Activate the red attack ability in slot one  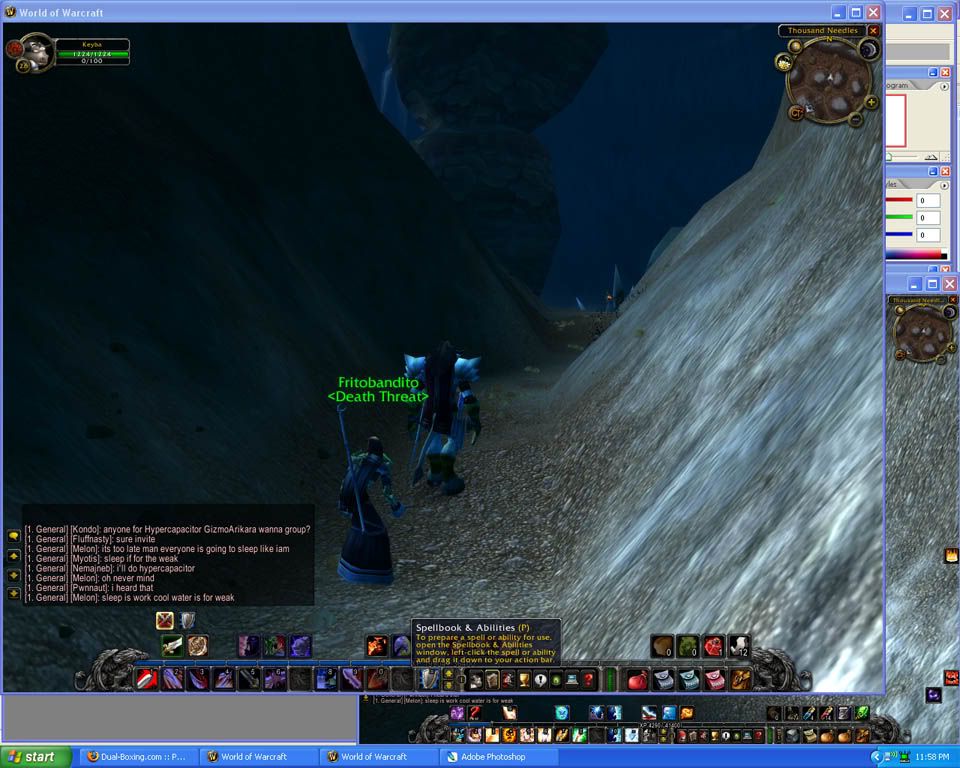147,679
